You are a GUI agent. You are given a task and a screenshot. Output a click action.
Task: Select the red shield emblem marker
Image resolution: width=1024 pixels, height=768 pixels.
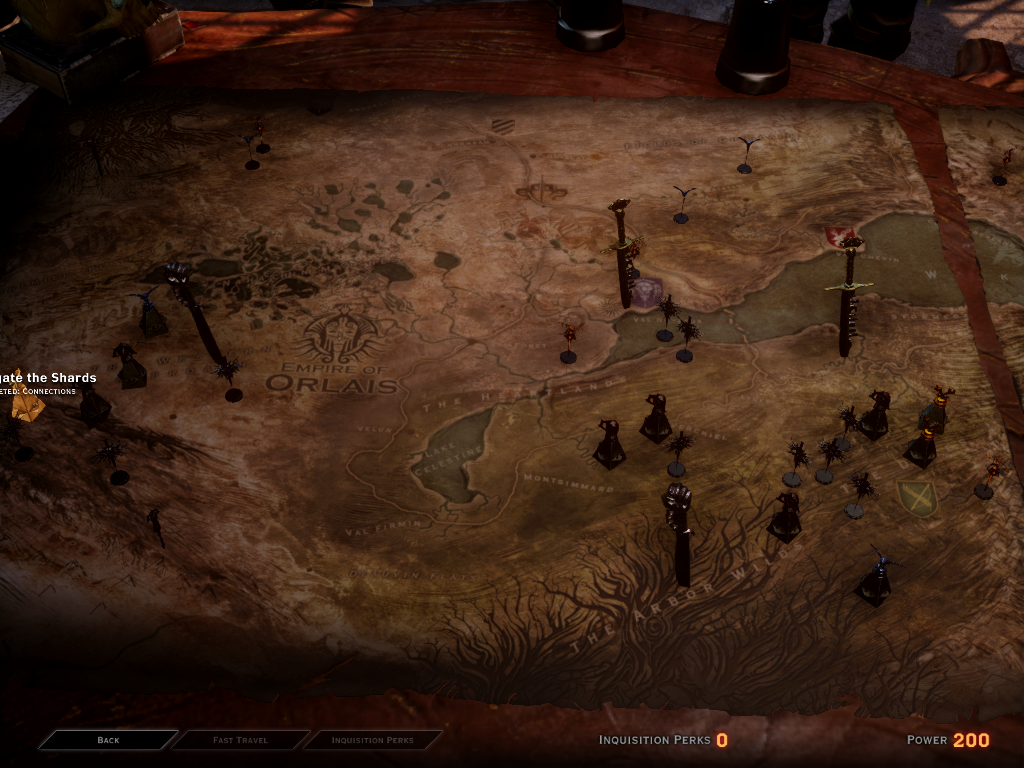tap(836, 236)
